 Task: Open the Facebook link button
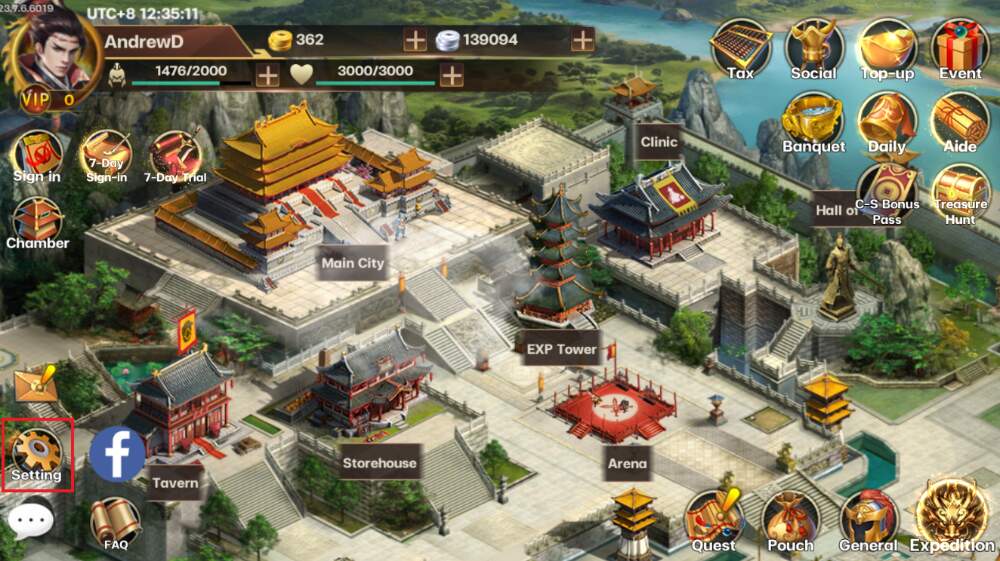(x=117, y=453)
